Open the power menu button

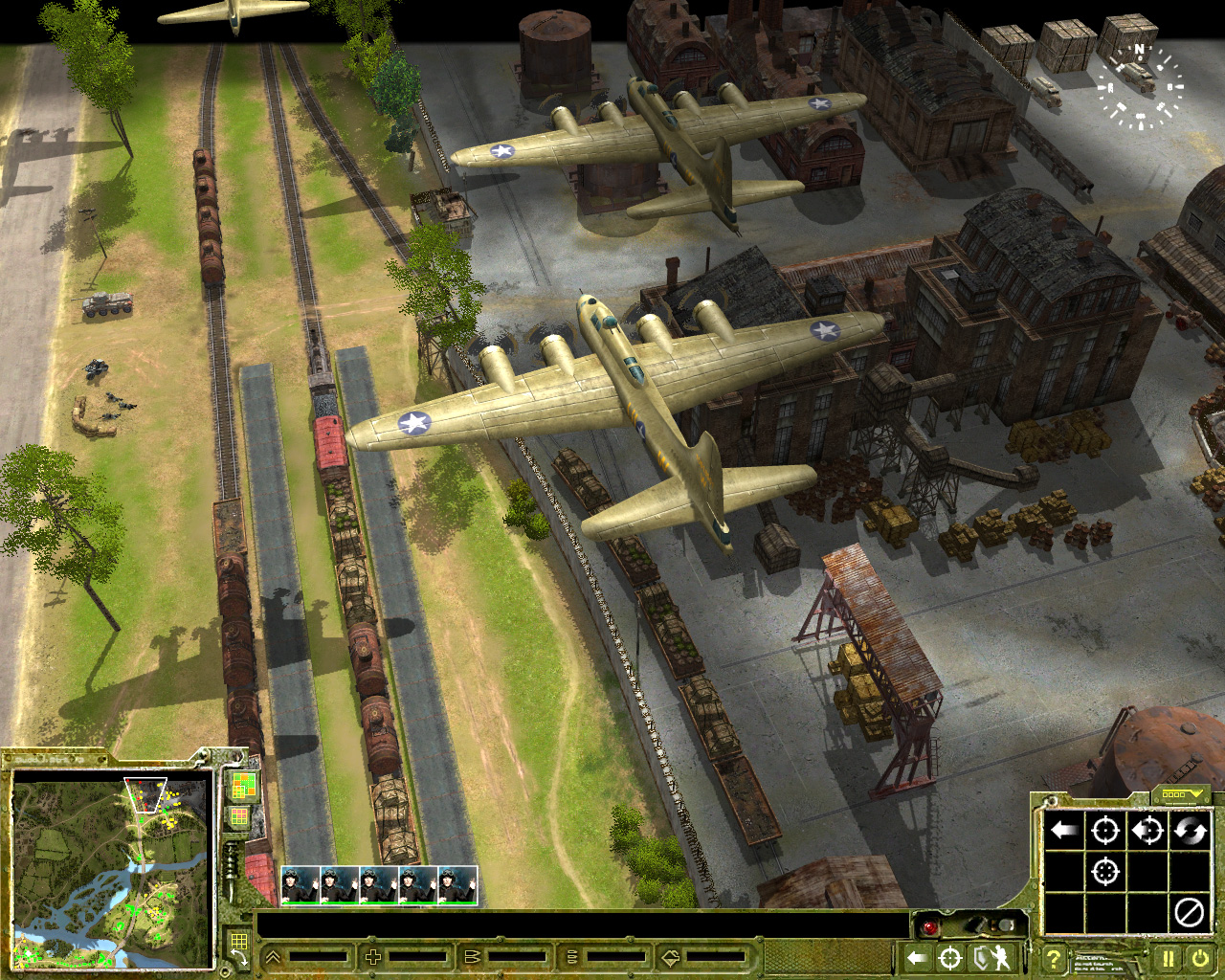pos(1200,958)
